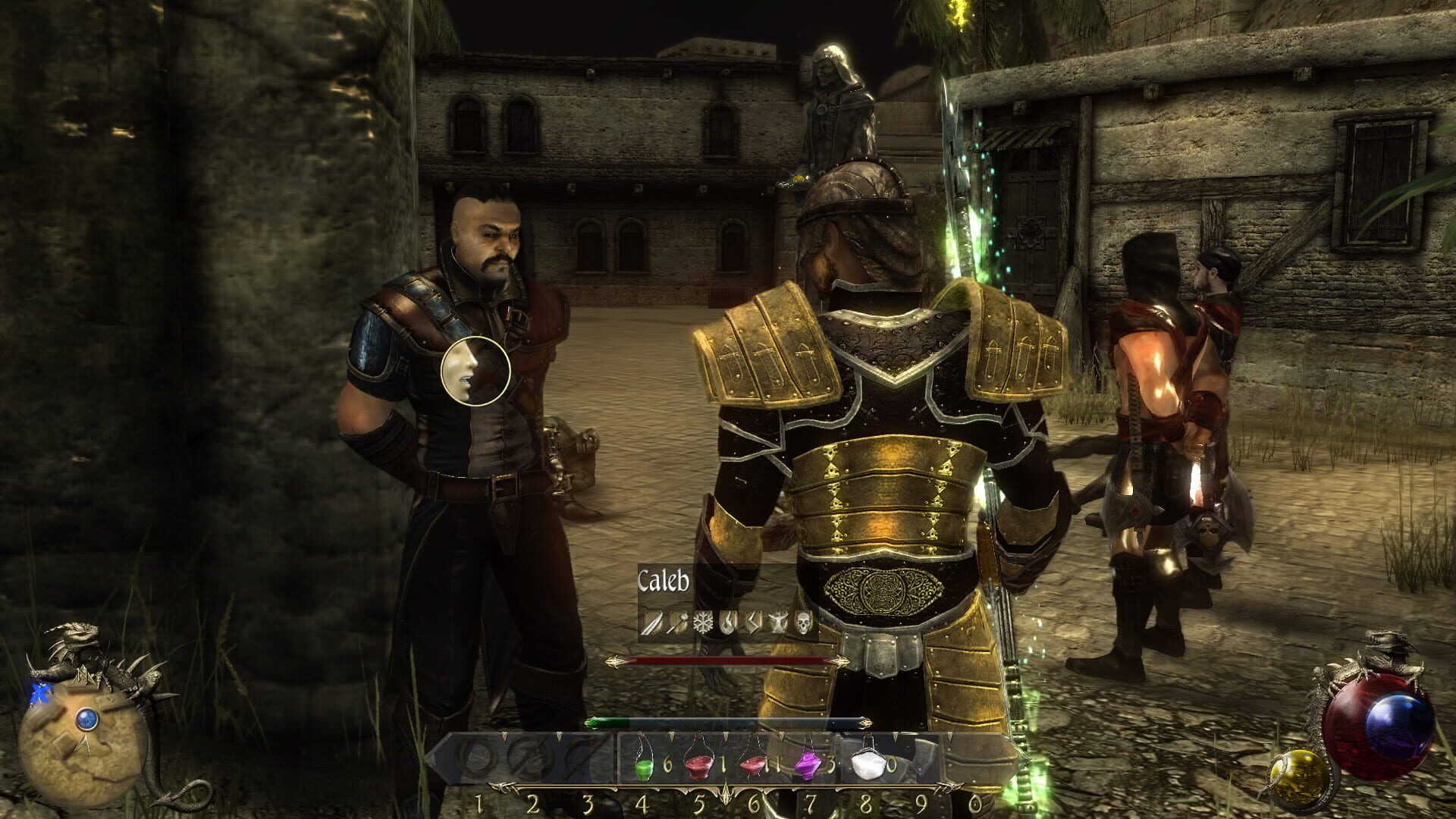Select the snowflake frost icon near Caleb's name

703,623
